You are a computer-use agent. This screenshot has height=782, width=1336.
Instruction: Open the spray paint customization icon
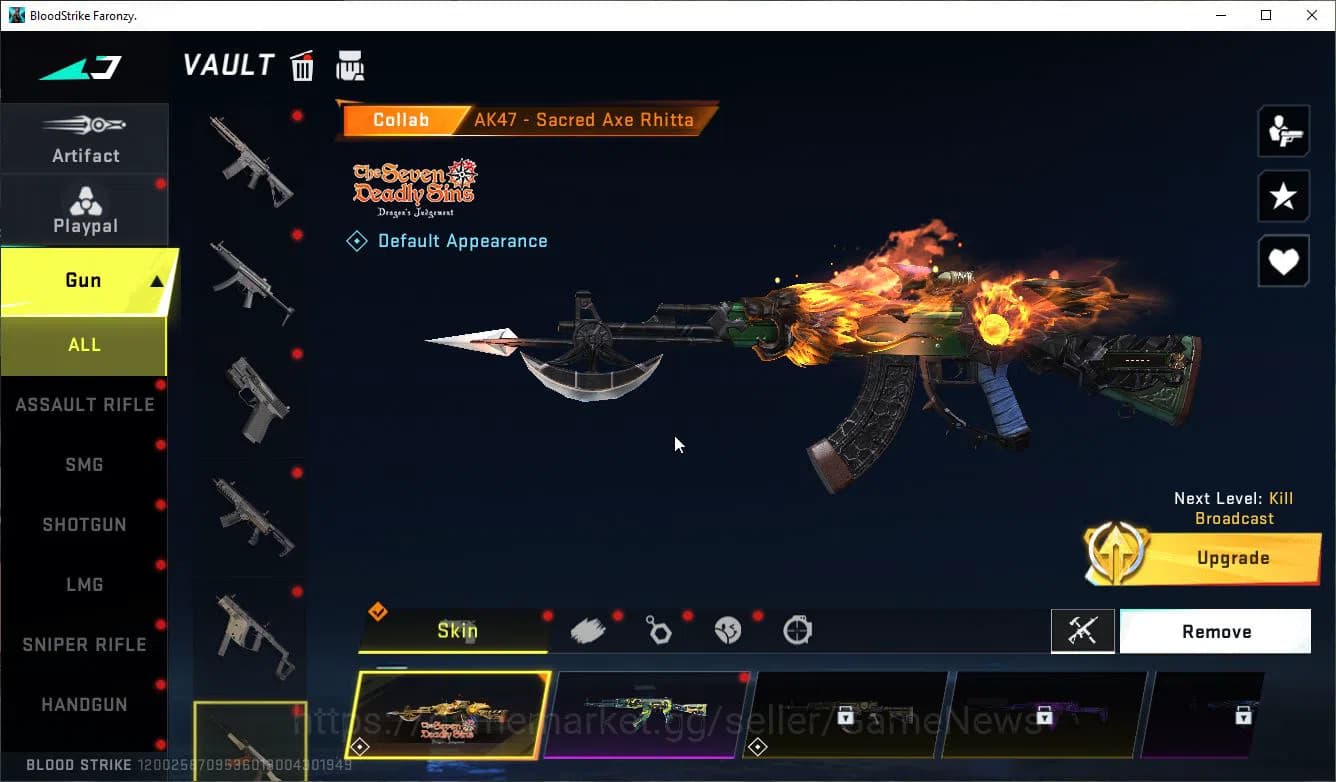pyautogui.click(x=588, y=629)
